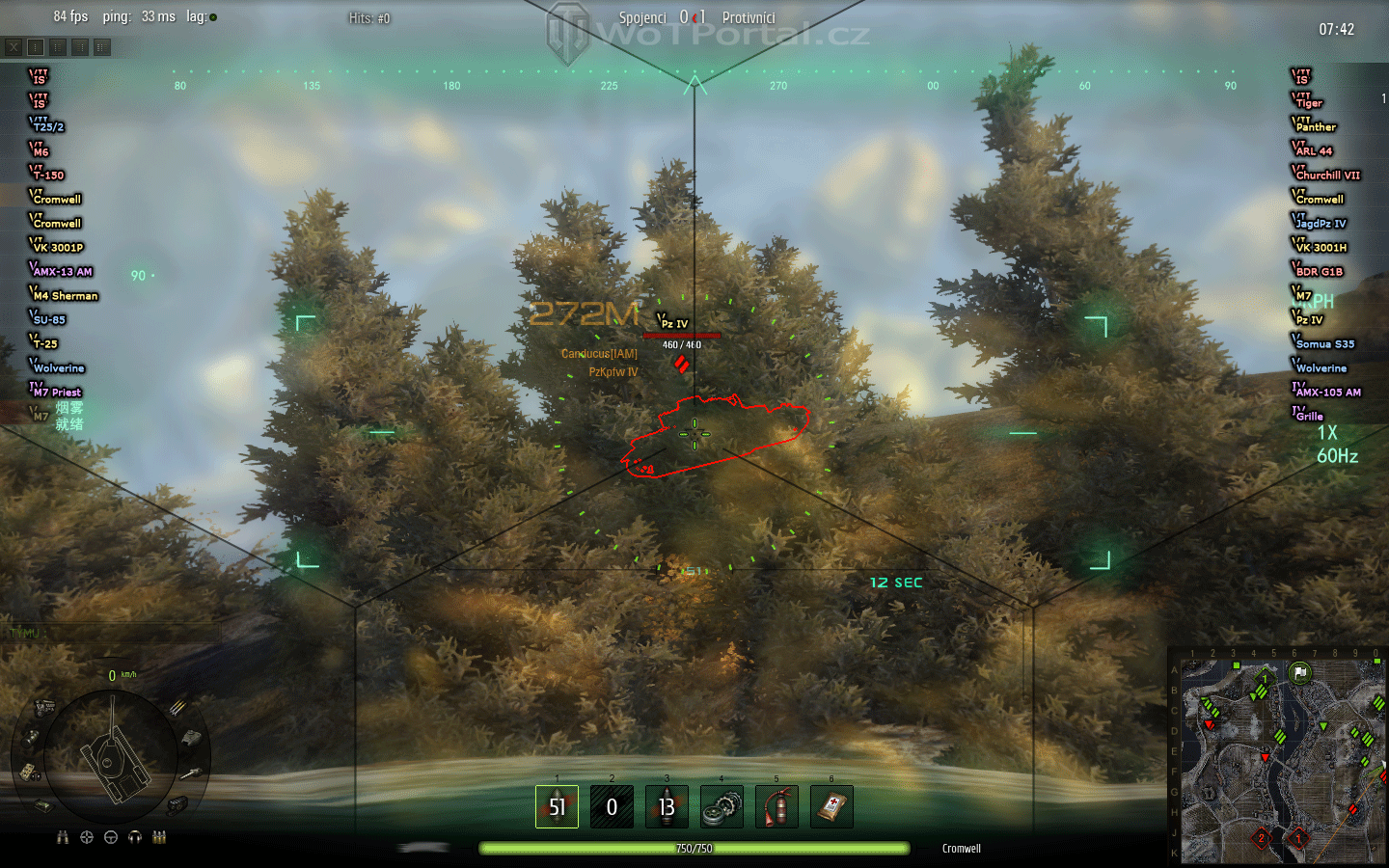Viewport: 1389px width, 868px height.
Task: Choose the M7 Priest row in the allied list
Action: click(57, 392)
